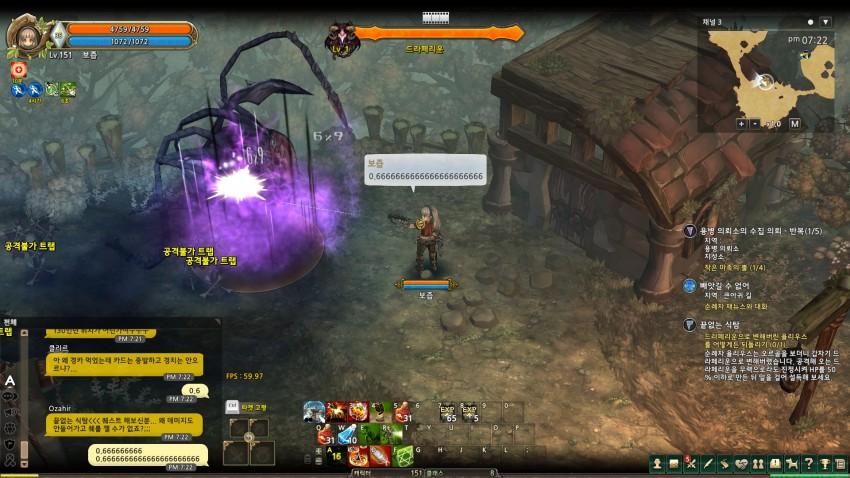850x478 pixels.
Task: Use the EXP item with count 65
Action: 448,413
